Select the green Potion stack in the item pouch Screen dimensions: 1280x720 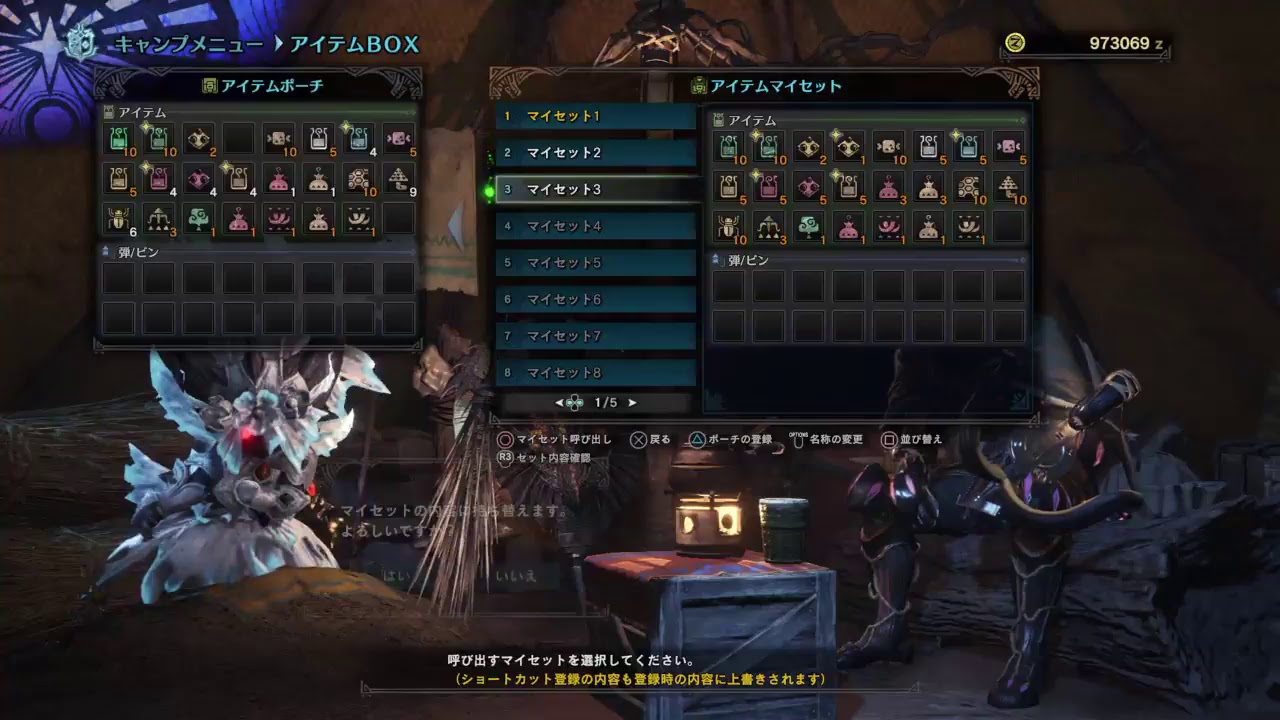(x=118, y=140)
